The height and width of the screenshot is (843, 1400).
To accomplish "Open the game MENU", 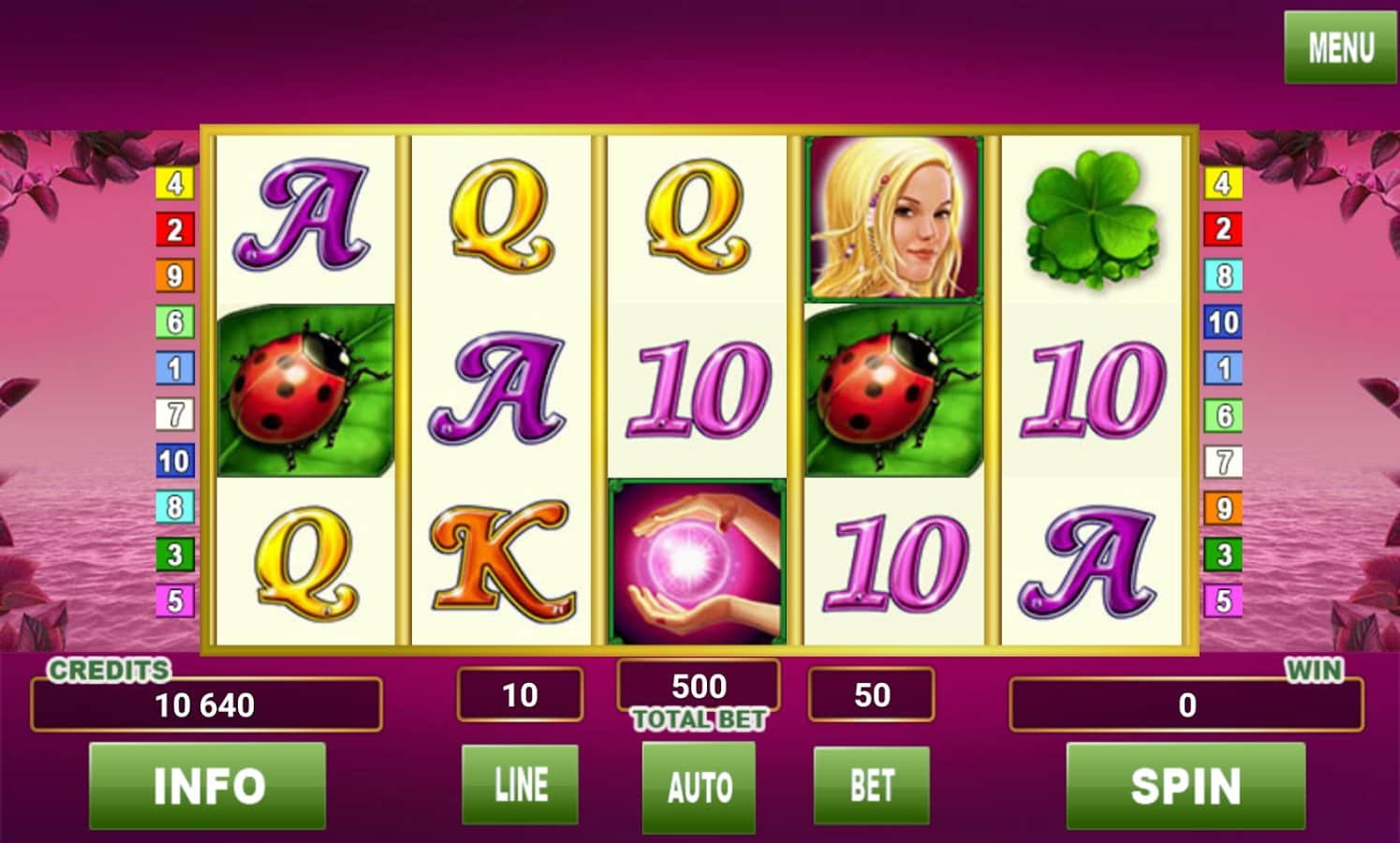I will 1339,45.
